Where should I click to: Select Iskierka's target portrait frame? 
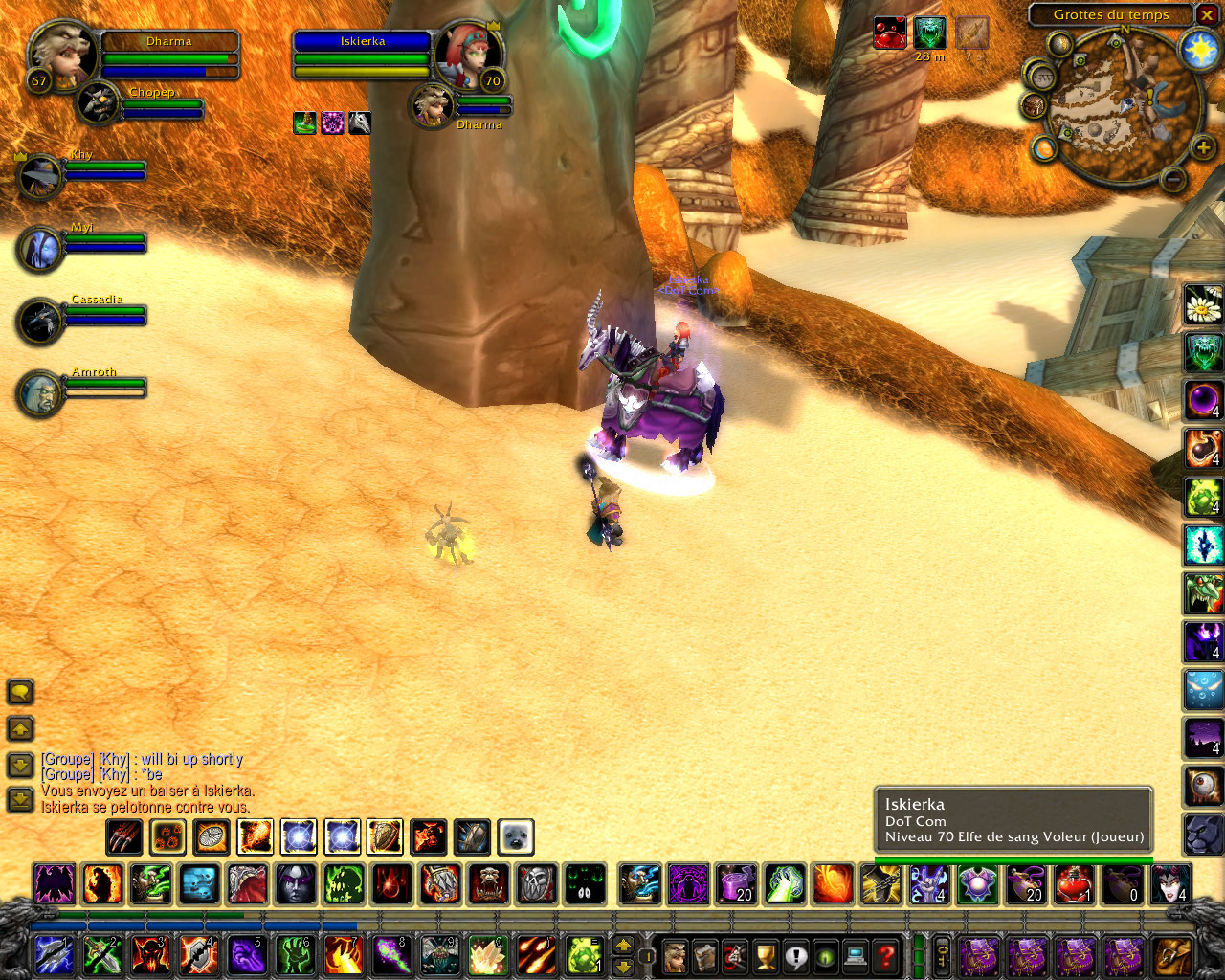click(467, 53)
